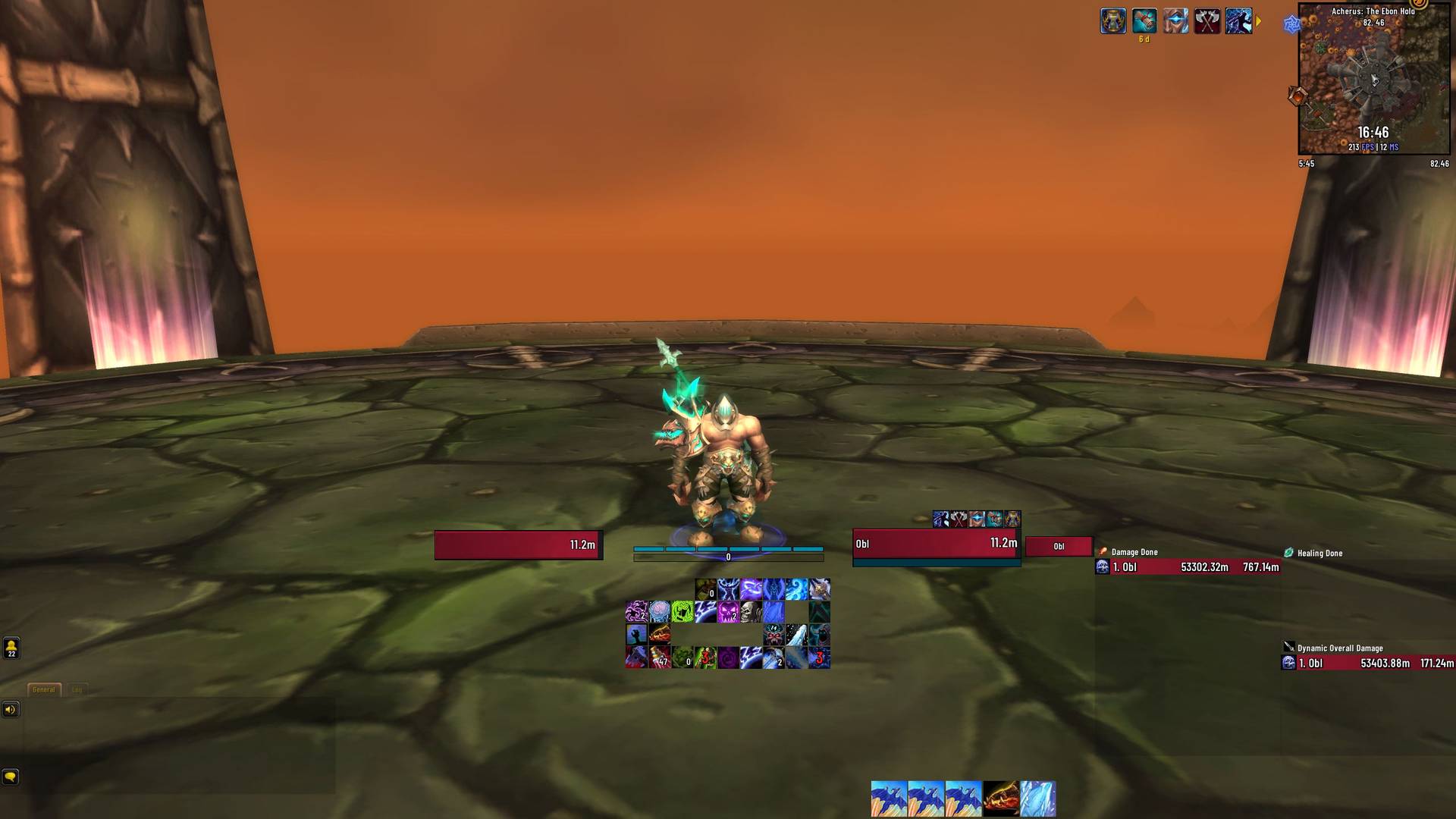Click the sword icon next to Damage Done
The image size is (1456, 819).
click(1103, 552)
